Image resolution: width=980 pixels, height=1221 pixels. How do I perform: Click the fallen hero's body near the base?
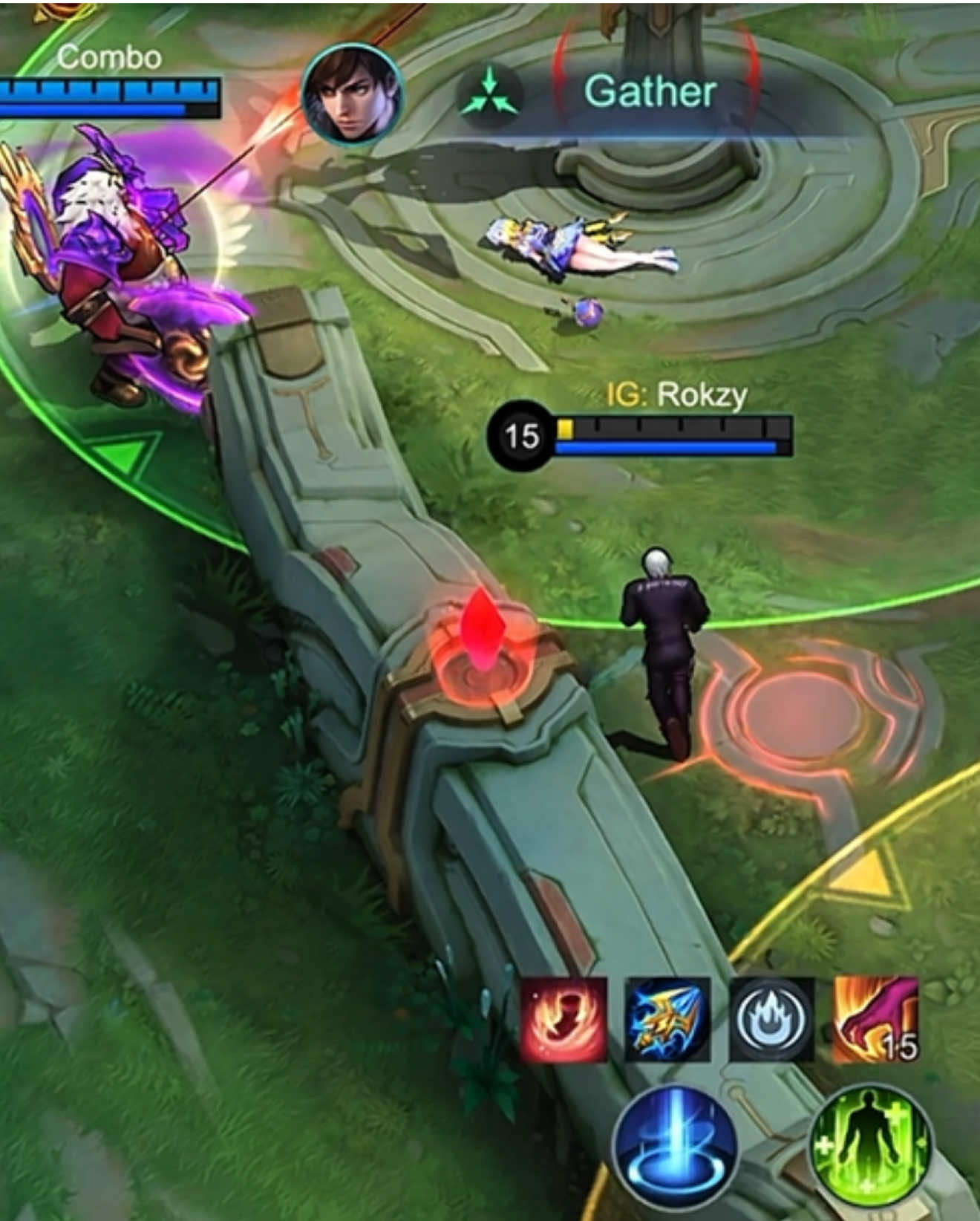click(x=579, y=245)
